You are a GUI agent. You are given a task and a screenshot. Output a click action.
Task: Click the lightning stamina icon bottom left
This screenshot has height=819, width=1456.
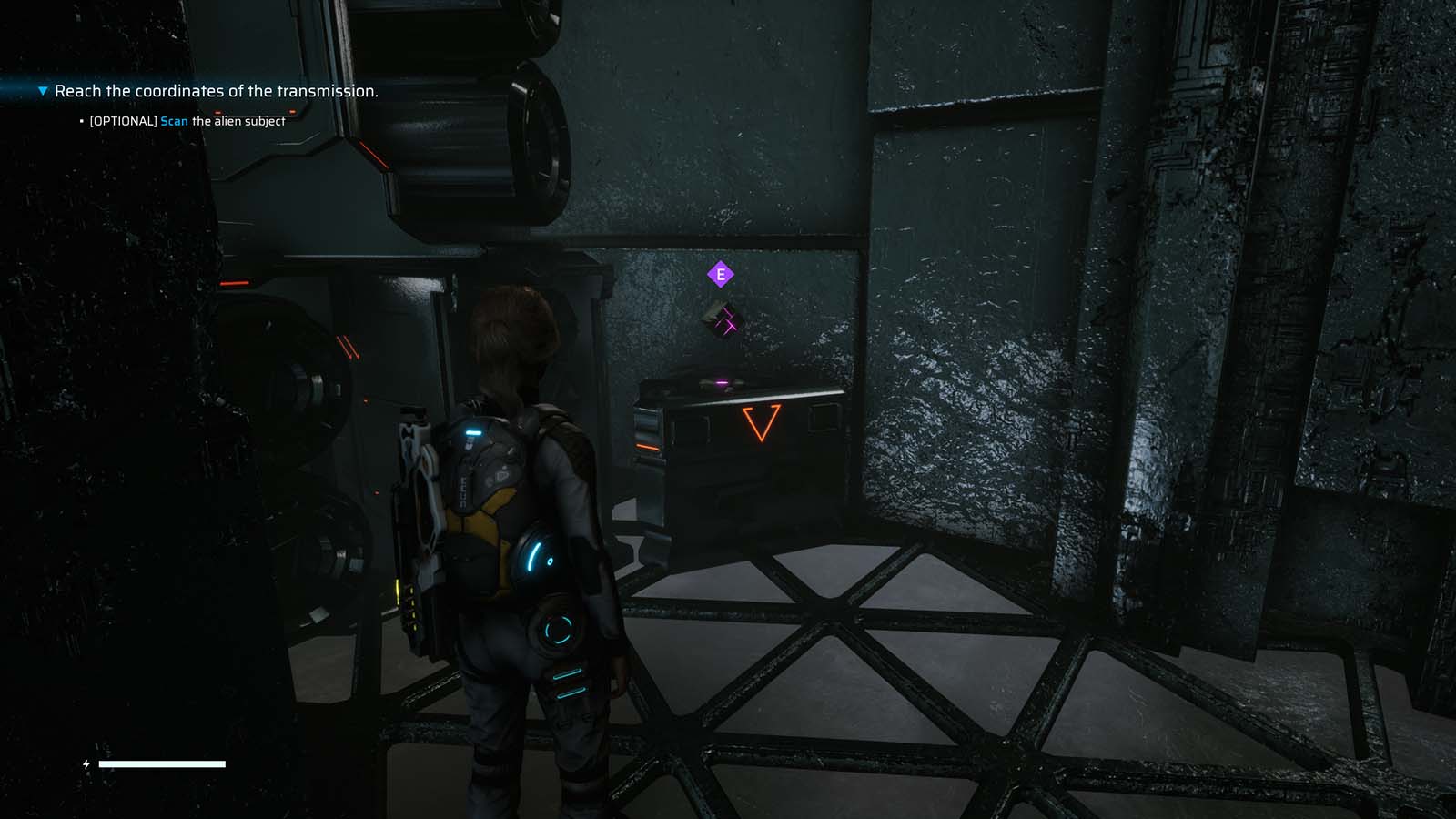86,764
